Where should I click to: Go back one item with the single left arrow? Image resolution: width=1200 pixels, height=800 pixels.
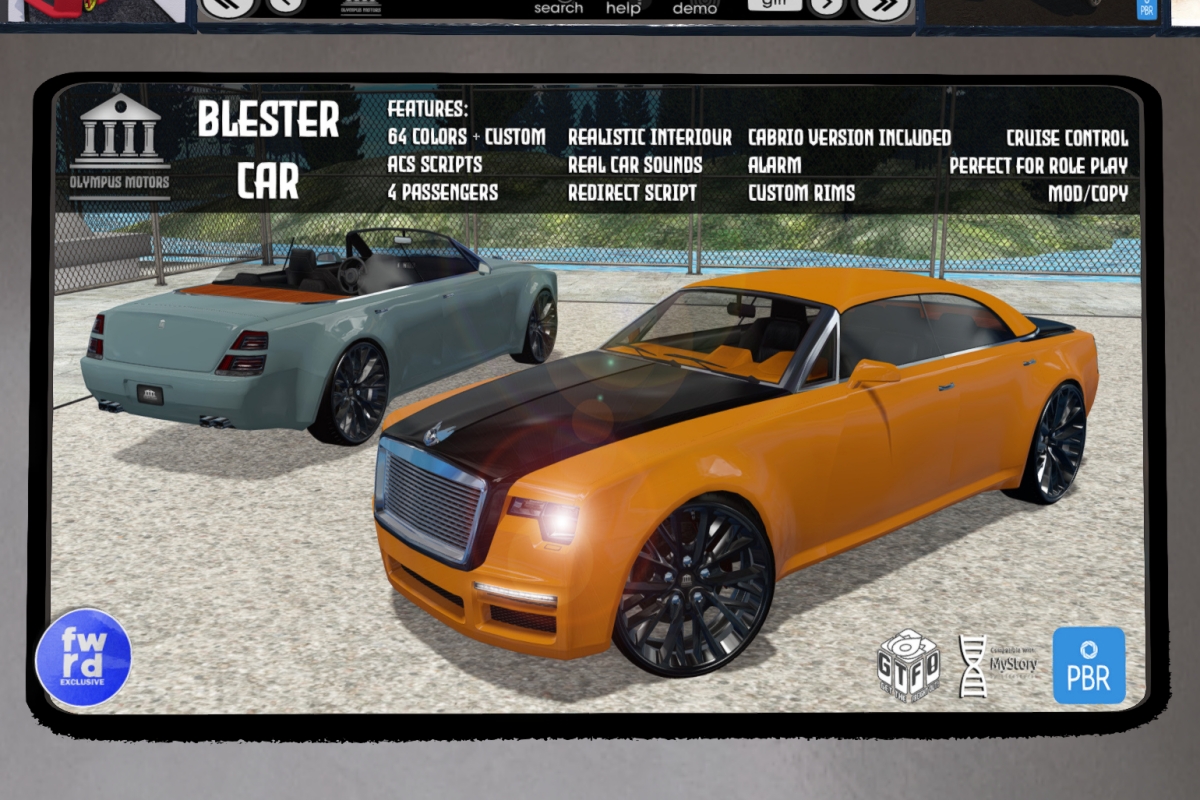pyautogui.click(x=286, y=6)
